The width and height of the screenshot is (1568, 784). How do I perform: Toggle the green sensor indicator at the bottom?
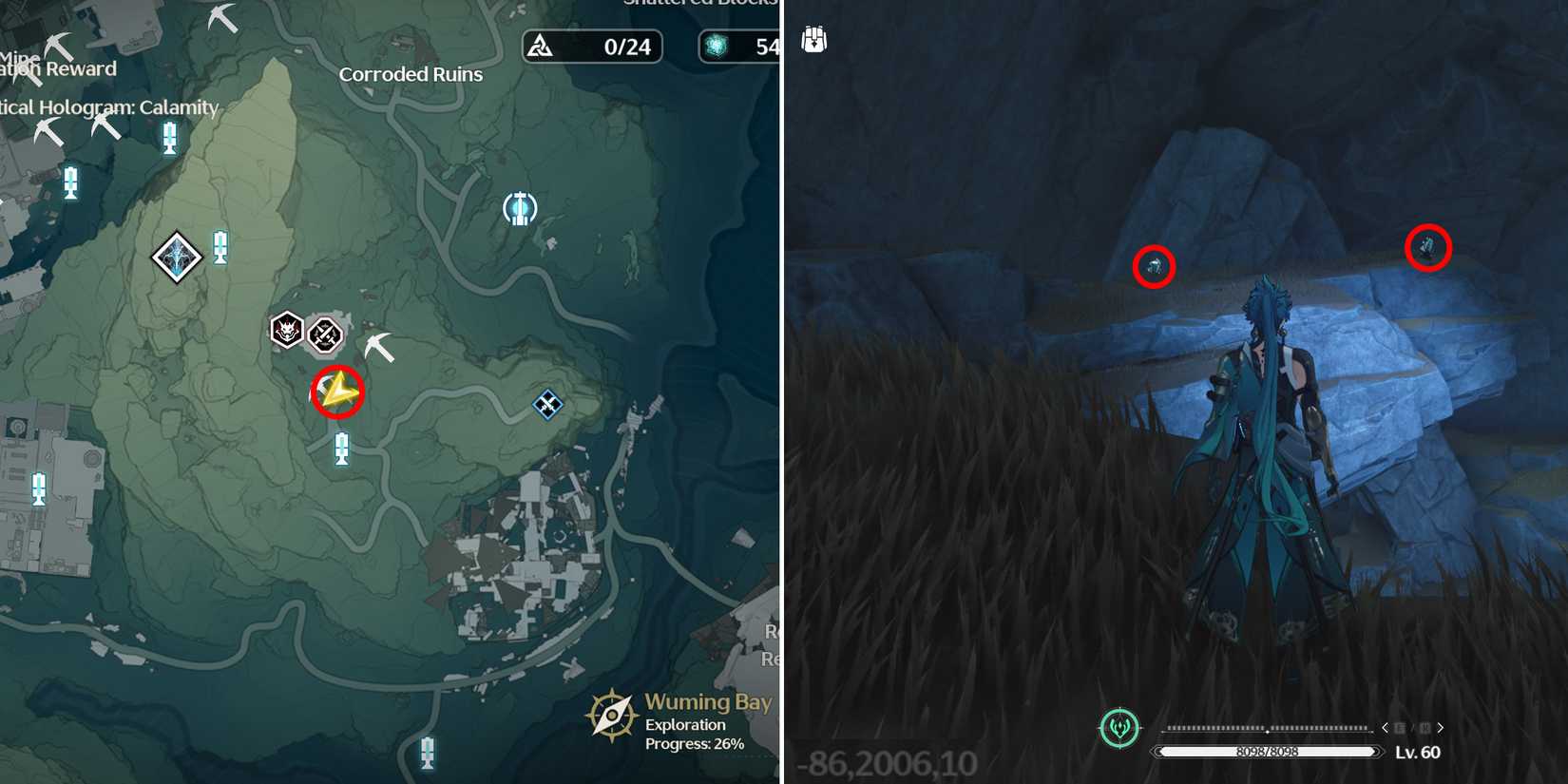1120,728
